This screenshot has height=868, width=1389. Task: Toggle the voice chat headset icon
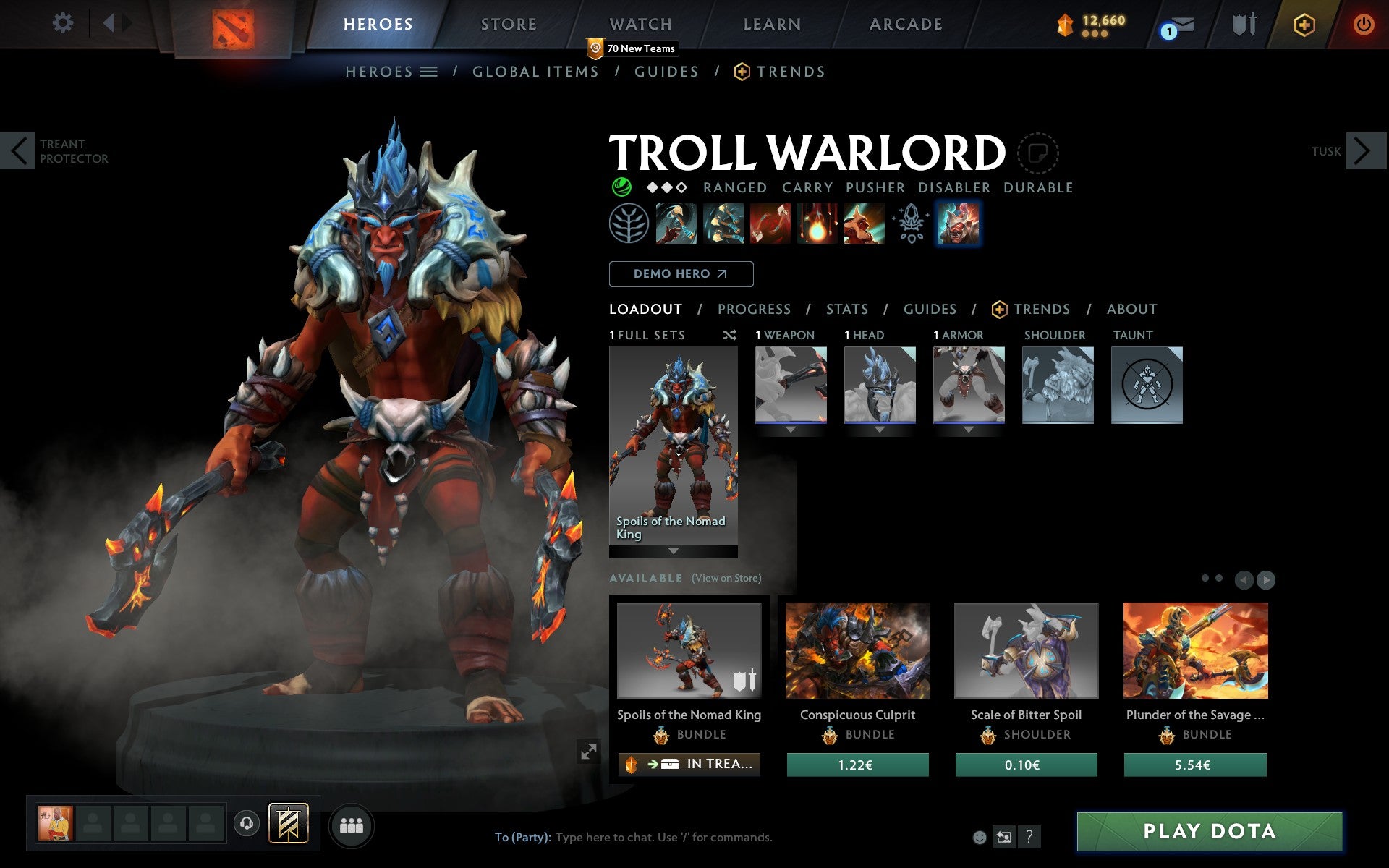click(246, 822)
